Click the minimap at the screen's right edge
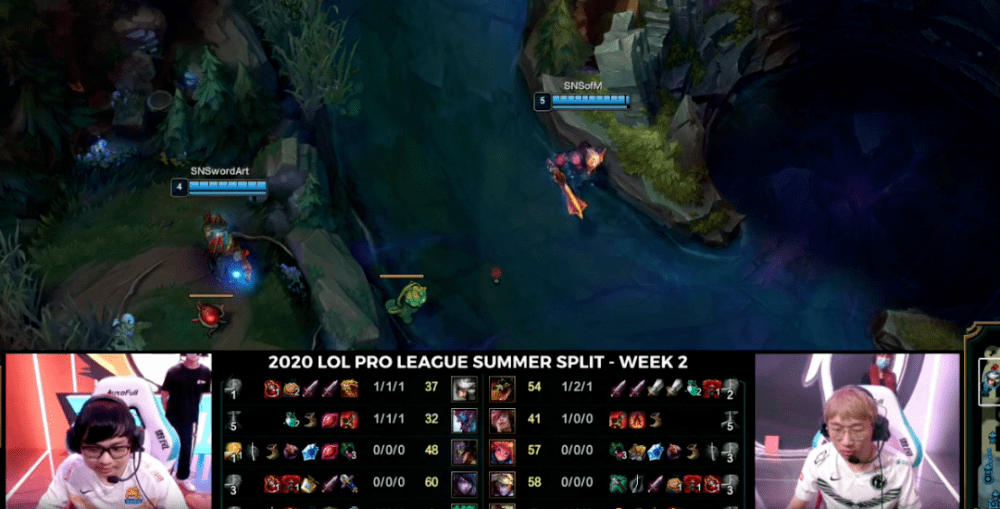 984,420
